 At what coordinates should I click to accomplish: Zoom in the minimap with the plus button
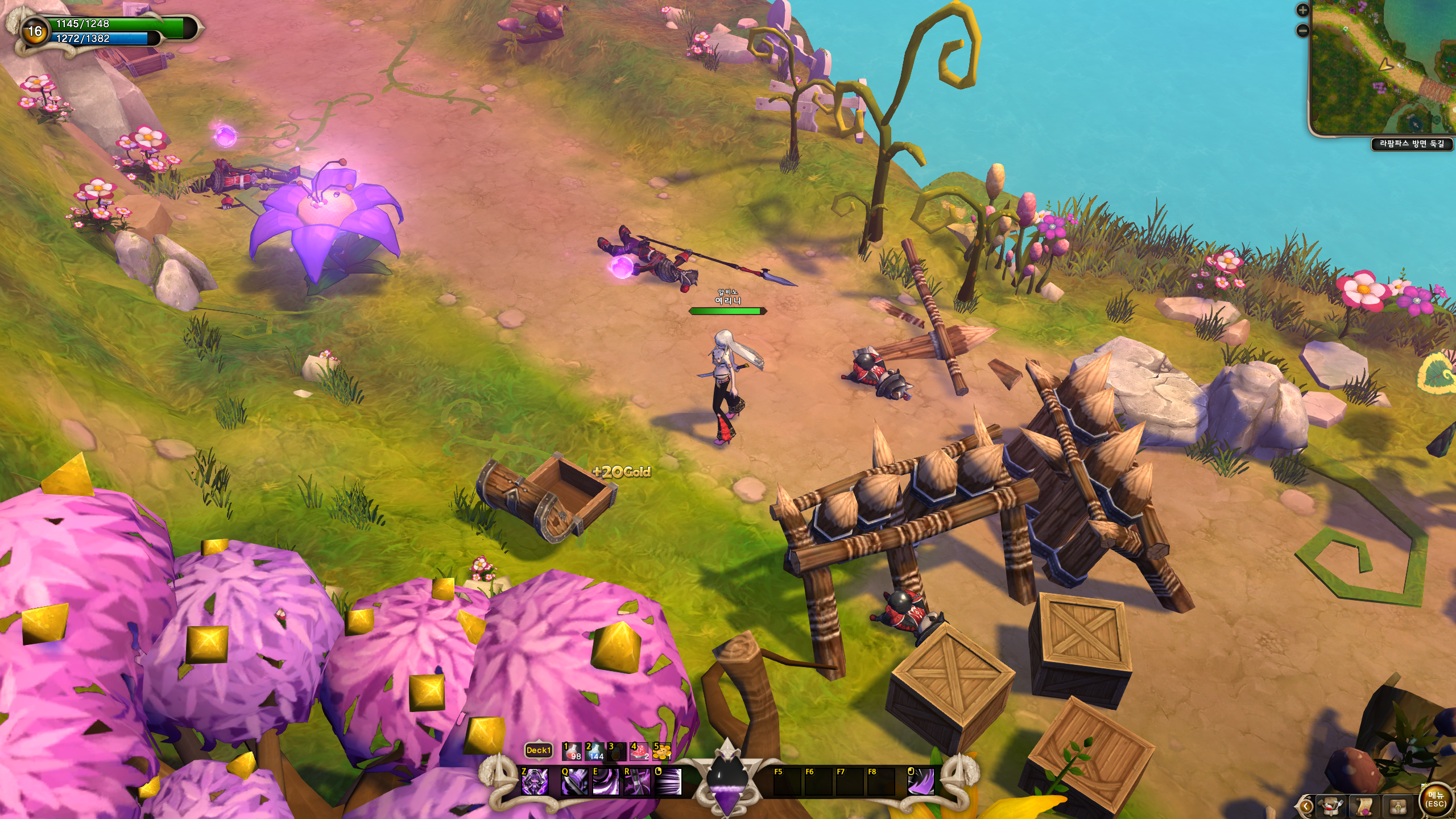pyautogui.click(x=1302, y=10)
